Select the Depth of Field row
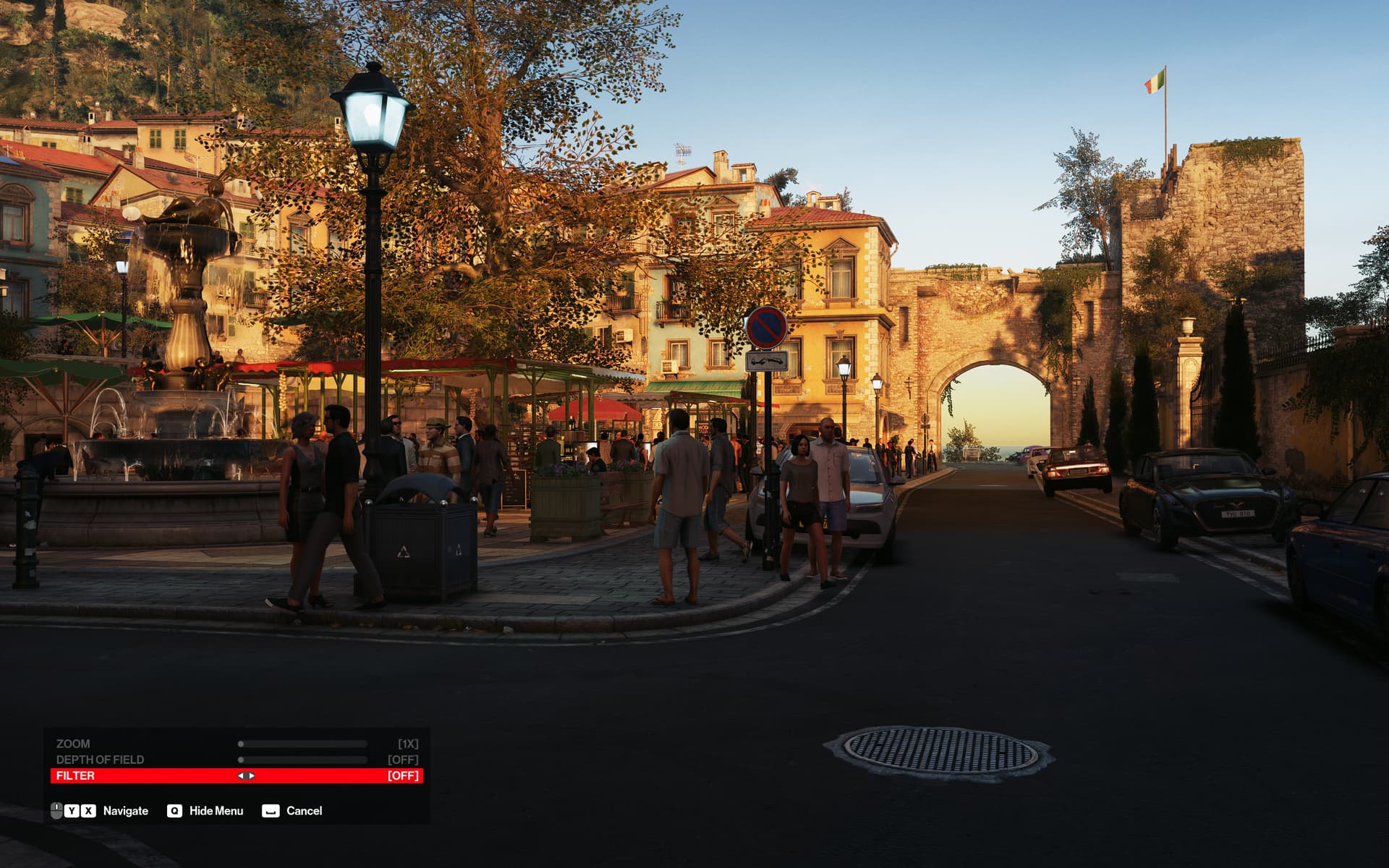The image size is (1389, 868). (100, 759)
